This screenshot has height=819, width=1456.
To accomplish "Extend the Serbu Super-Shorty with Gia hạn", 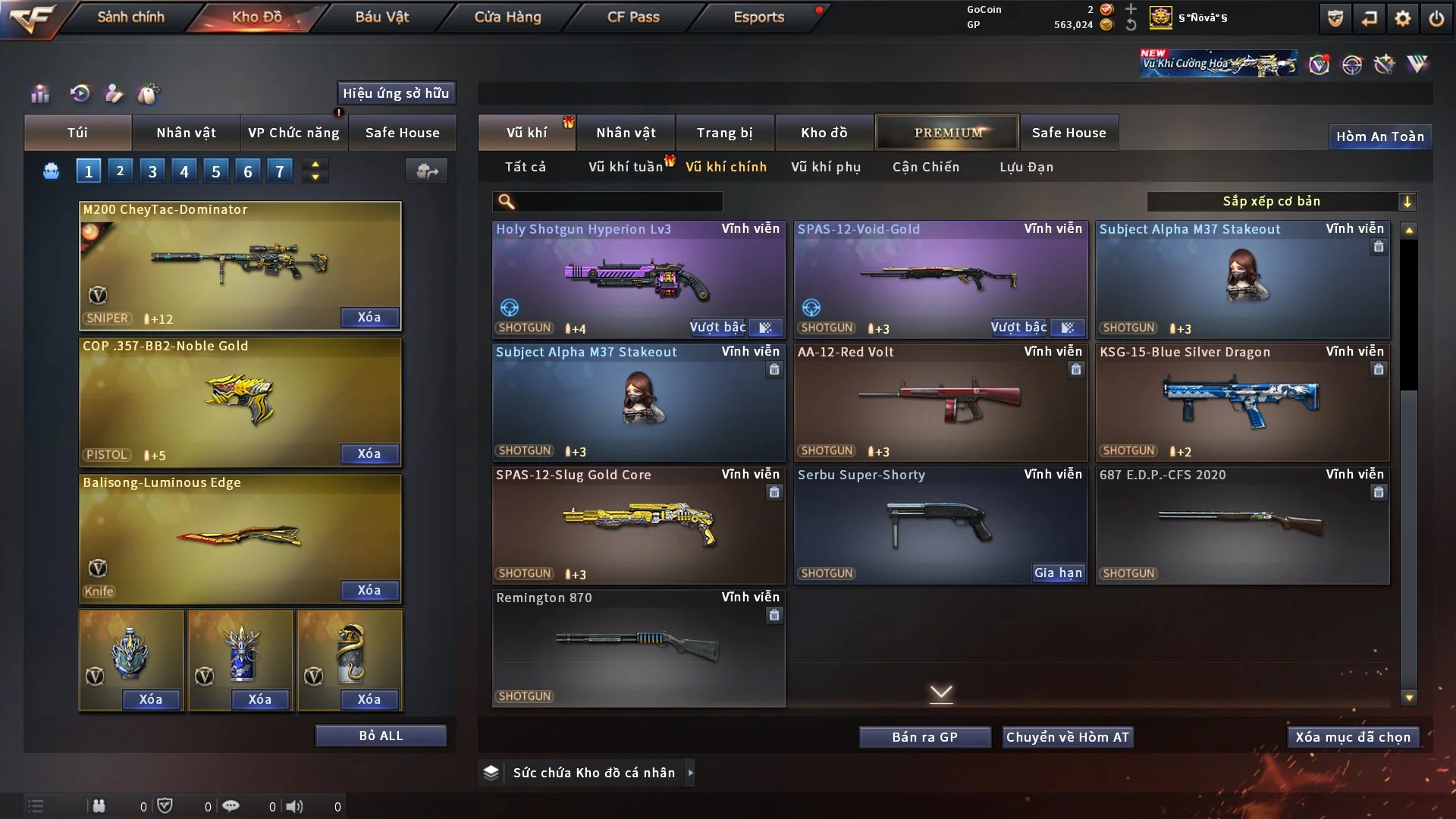I will pyautogui.click(x=1058, y=573).
